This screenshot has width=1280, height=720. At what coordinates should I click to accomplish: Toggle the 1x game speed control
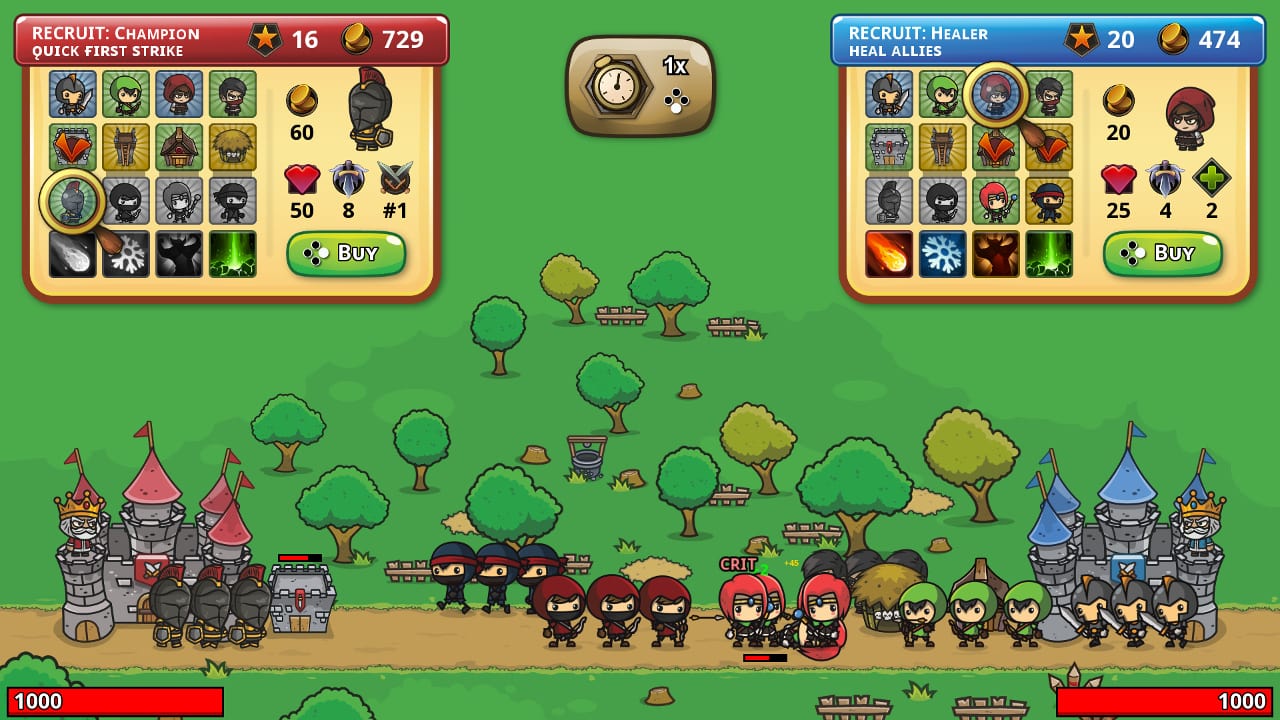click(x=640, y=85)
